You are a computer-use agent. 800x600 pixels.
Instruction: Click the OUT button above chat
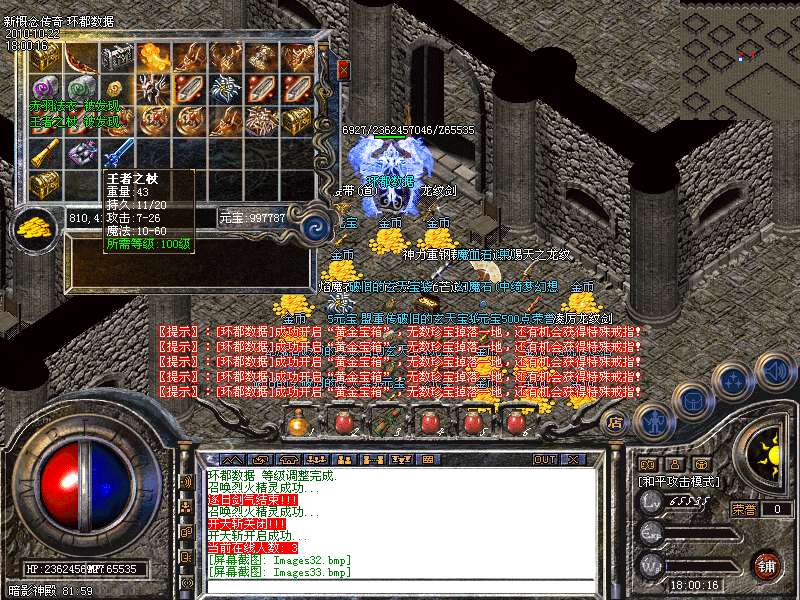(545, 459)
